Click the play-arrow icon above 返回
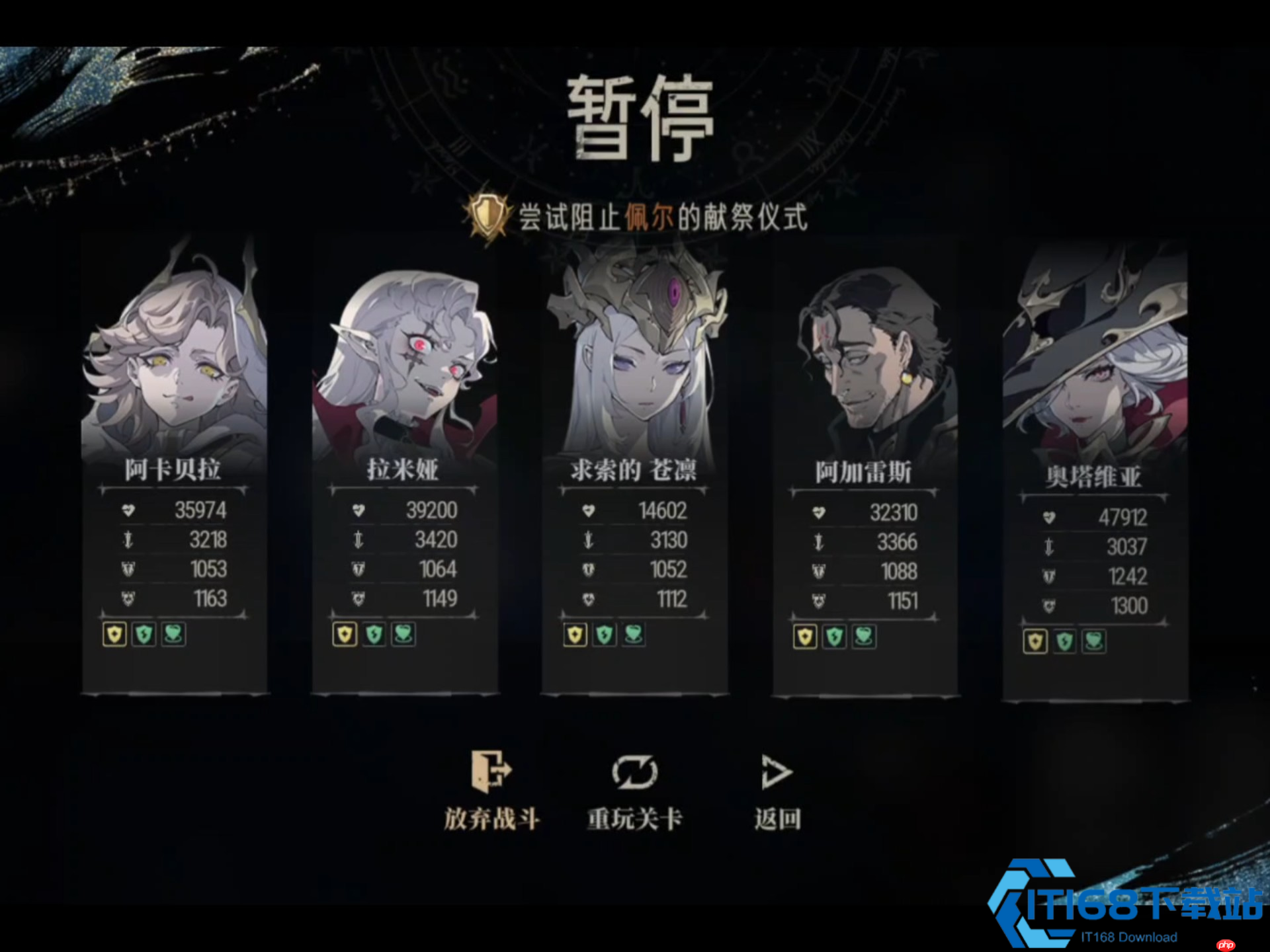 (x=777, y=771)
